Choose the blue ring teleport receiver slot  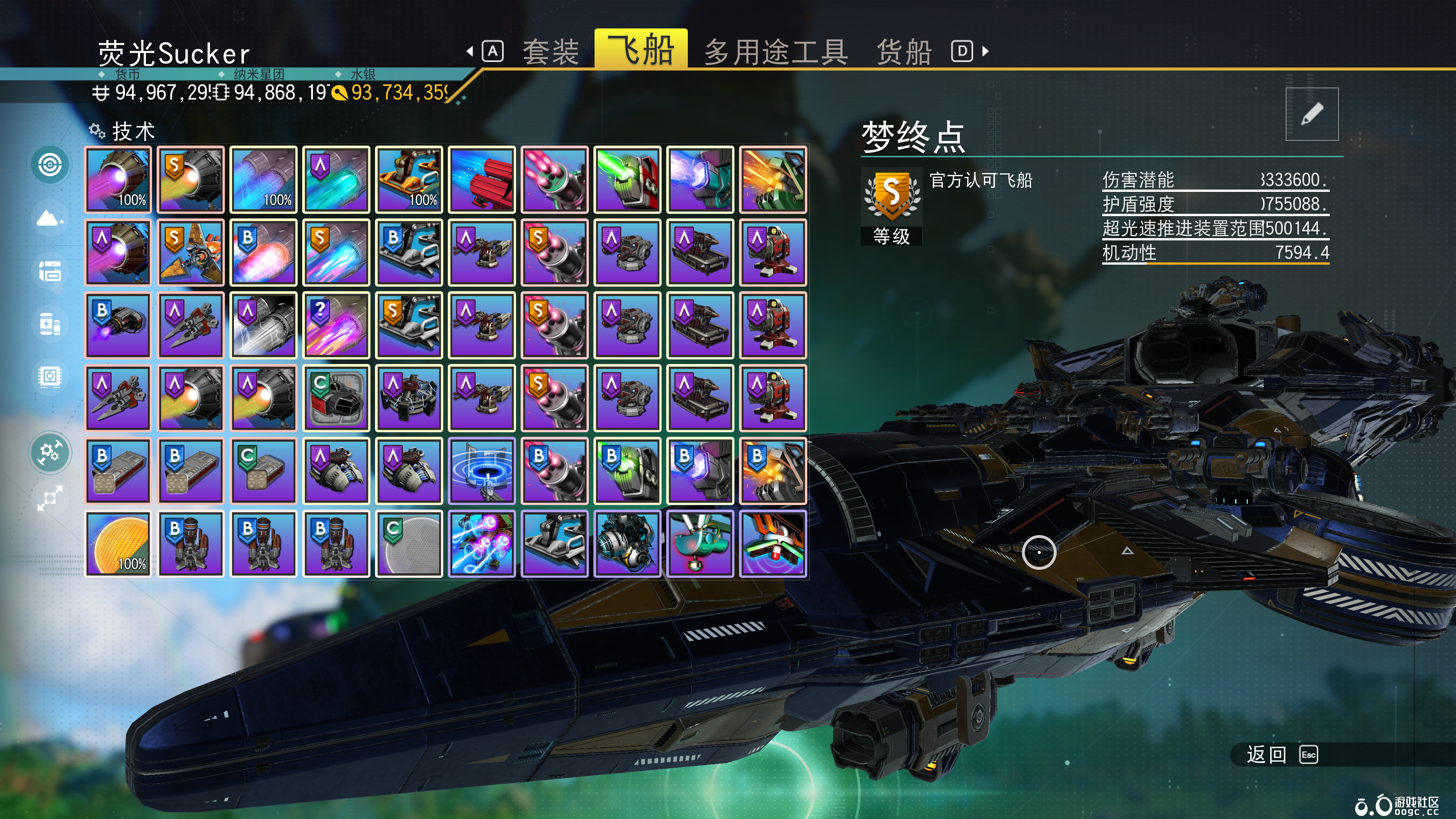[x=482, y=471]
